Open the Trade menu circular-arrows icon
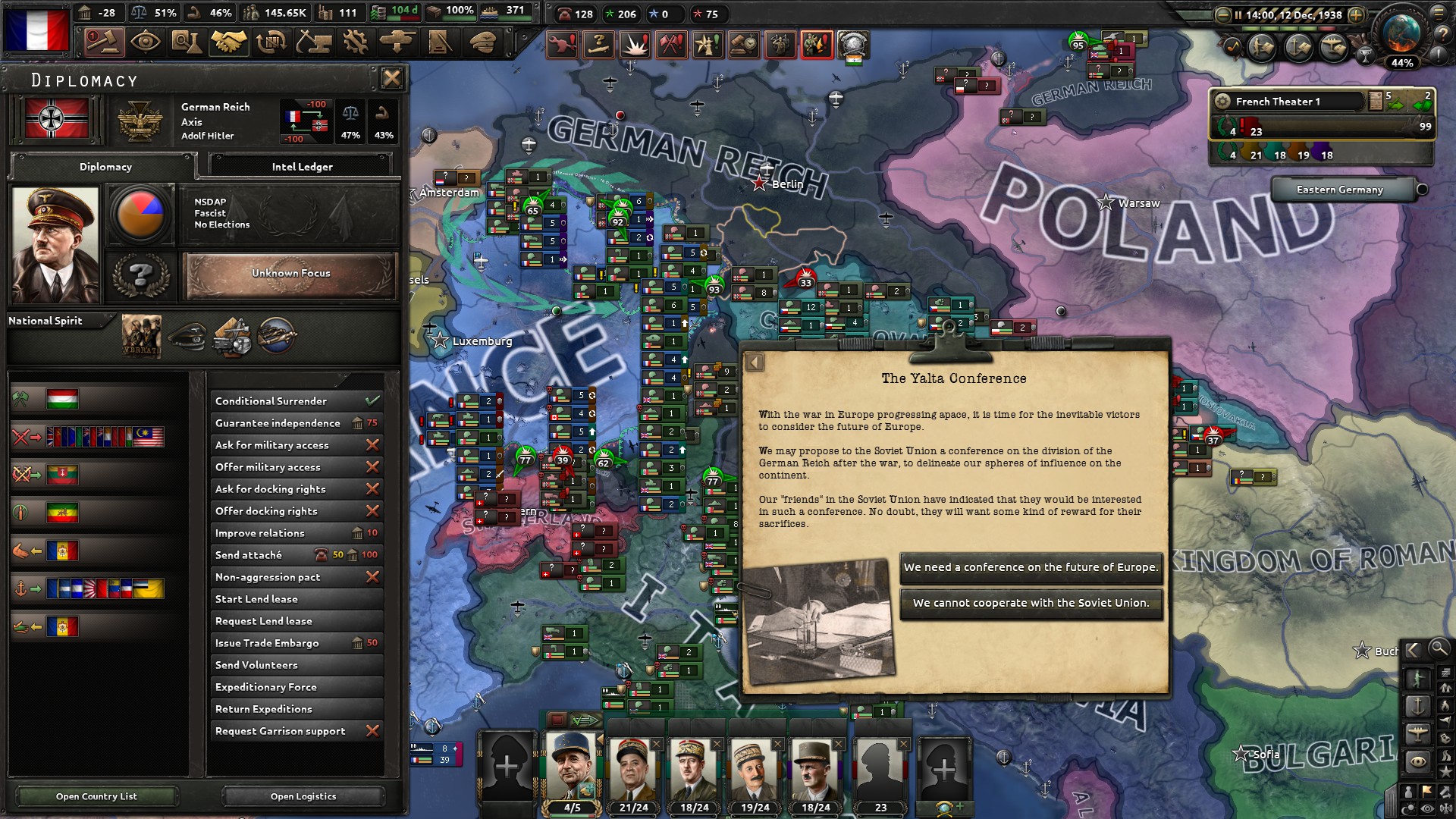Viewport: 1456px width, 819px height. 270,42
